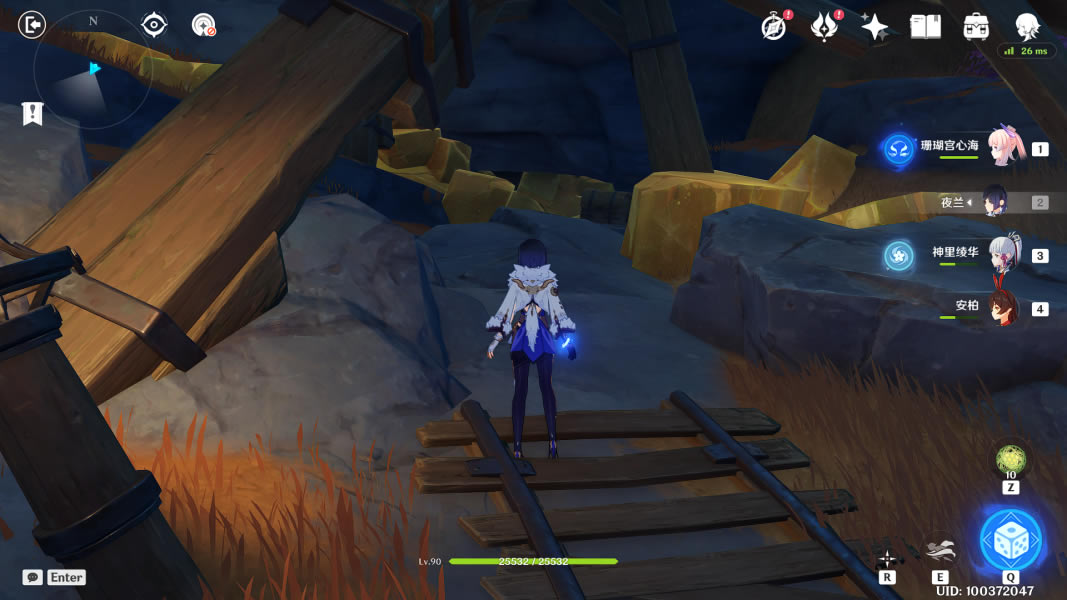Activate the Elemental Skill swirl icon
1067x600 pixels.
click(940, 551)
